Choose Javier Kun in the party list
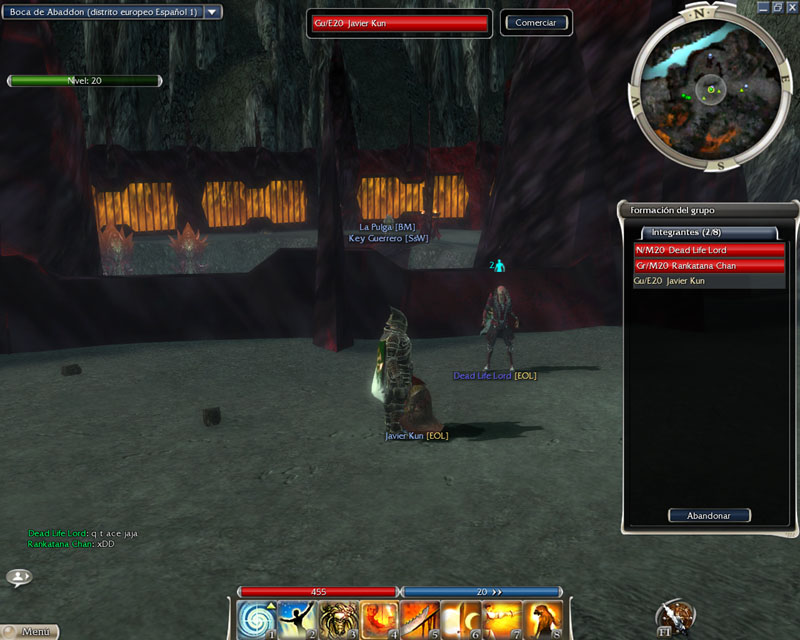This screenshot has height=640, width=800. (x=709, y=282)
